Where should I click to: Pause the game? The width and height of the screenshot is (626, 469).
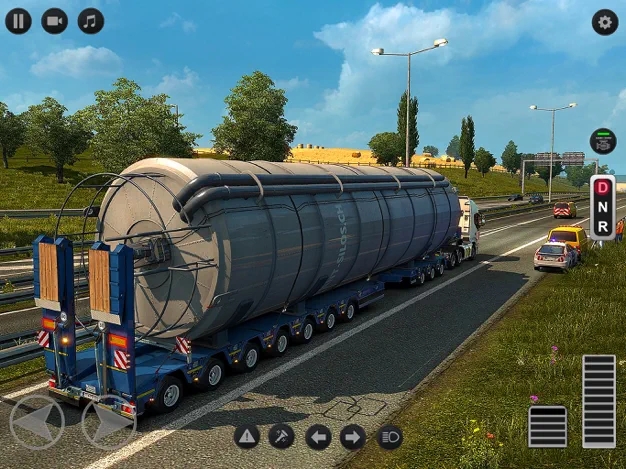[18, 21]
